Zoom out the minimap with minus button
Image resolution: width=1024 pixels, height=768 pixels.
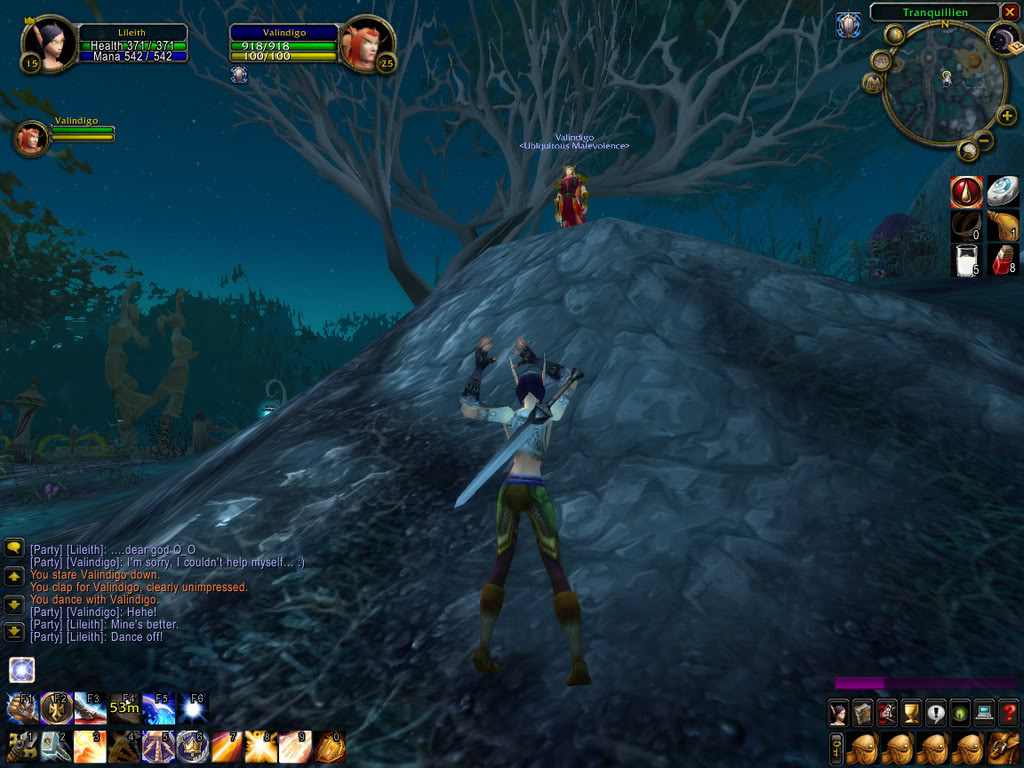click(985, 141)
